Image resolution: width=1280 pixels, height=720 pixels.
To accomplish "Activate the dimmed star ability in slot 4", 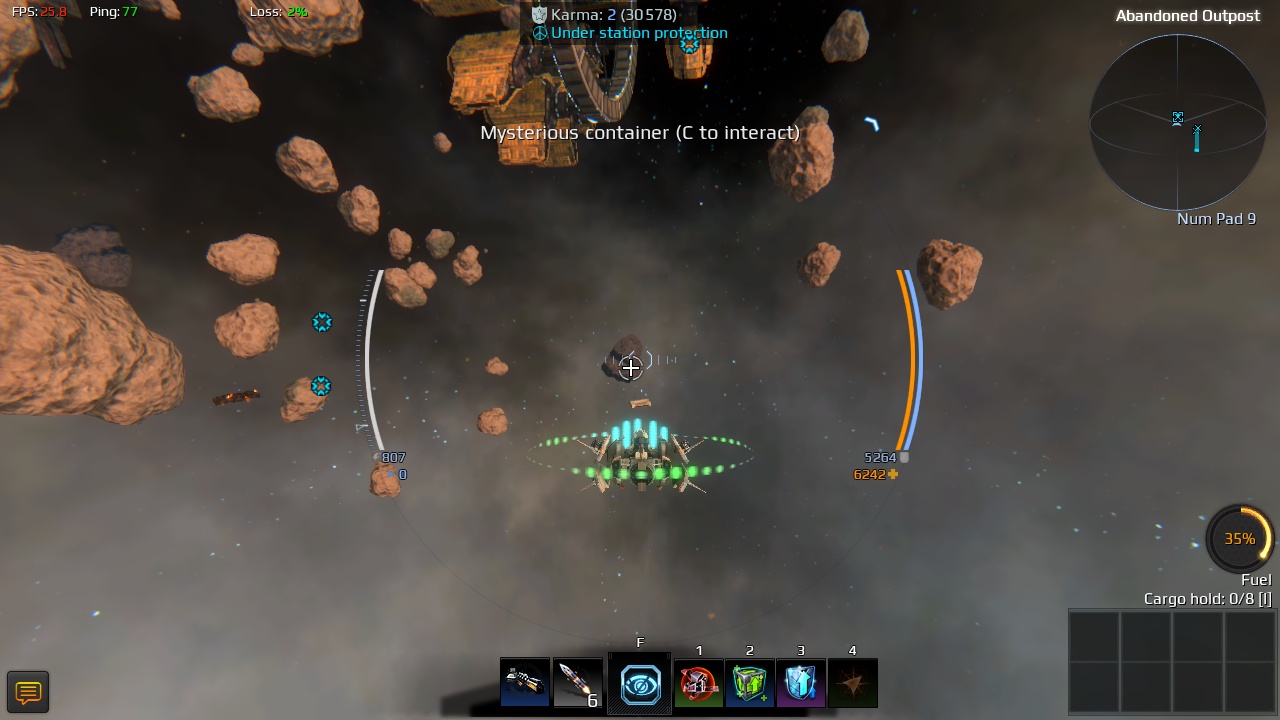I will pyautogui.click(x=853, y=683).
